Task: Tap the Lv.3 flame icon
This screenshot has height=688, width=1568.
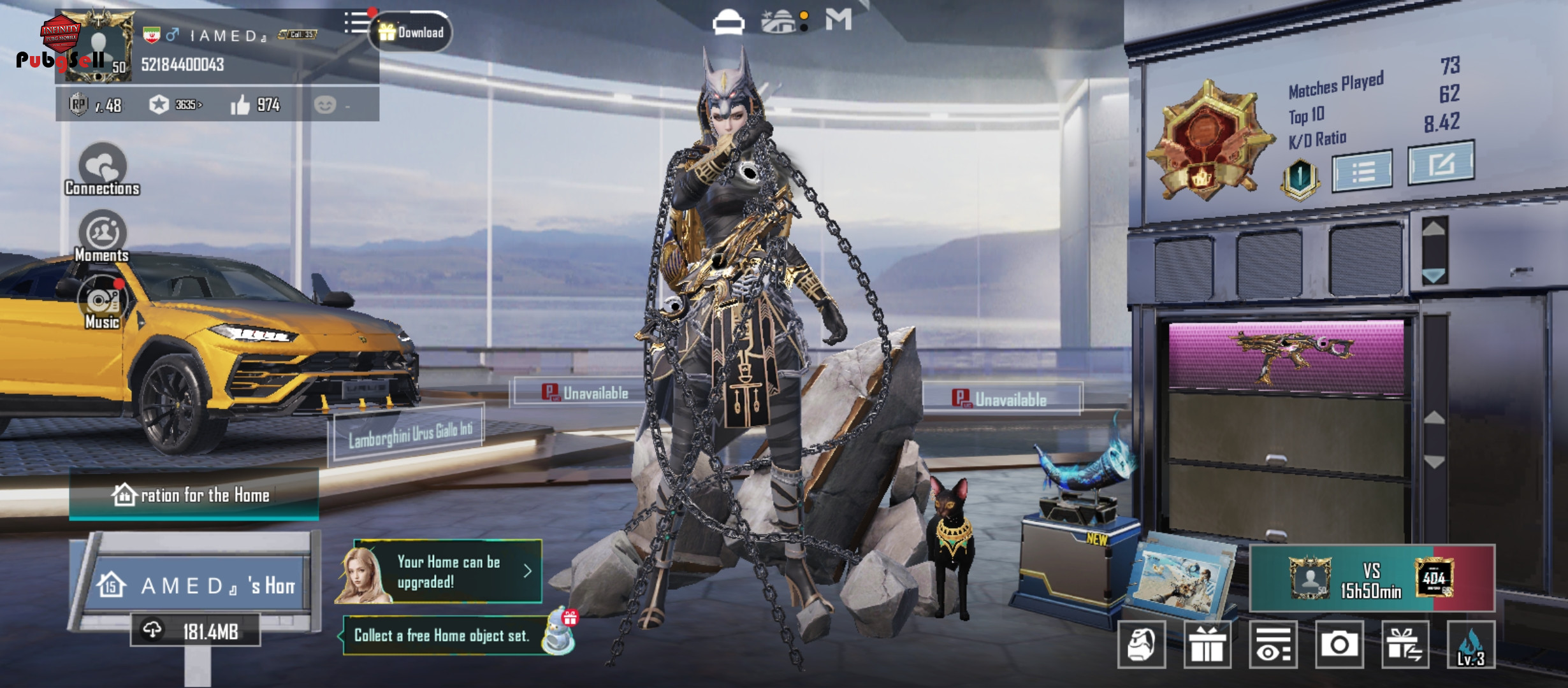Action: coord(1470,645)
